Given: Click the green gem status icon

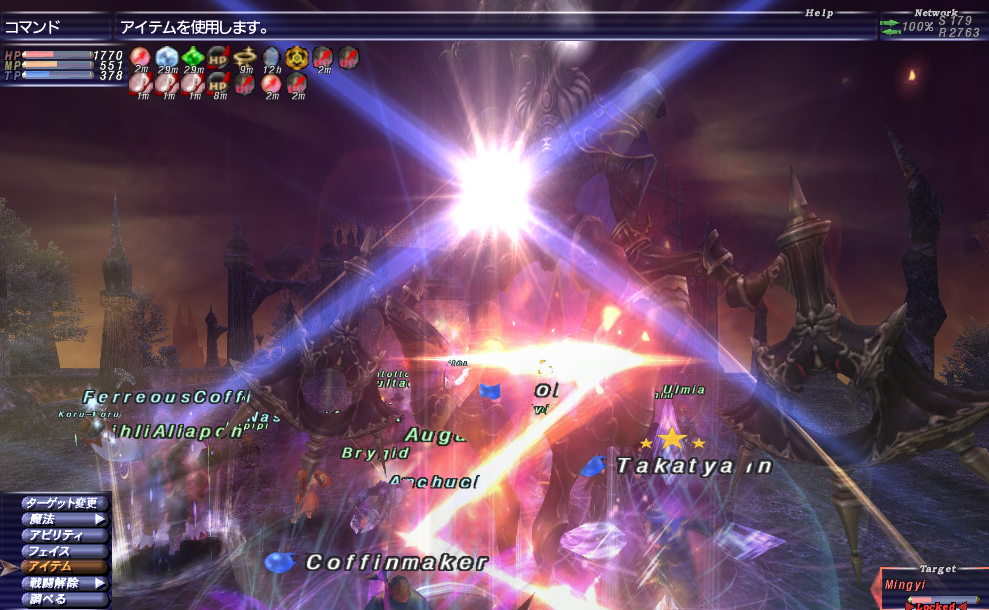Looking at the screenshot, I should click(x=192, y=57).
